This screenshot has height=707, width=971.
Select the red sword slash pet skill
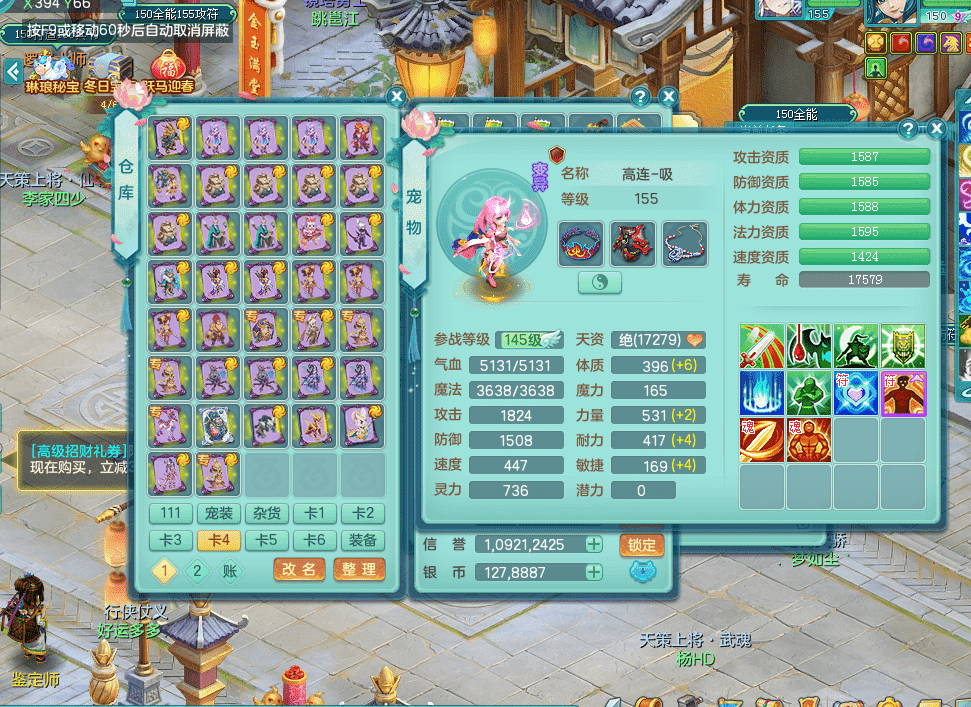762,346
